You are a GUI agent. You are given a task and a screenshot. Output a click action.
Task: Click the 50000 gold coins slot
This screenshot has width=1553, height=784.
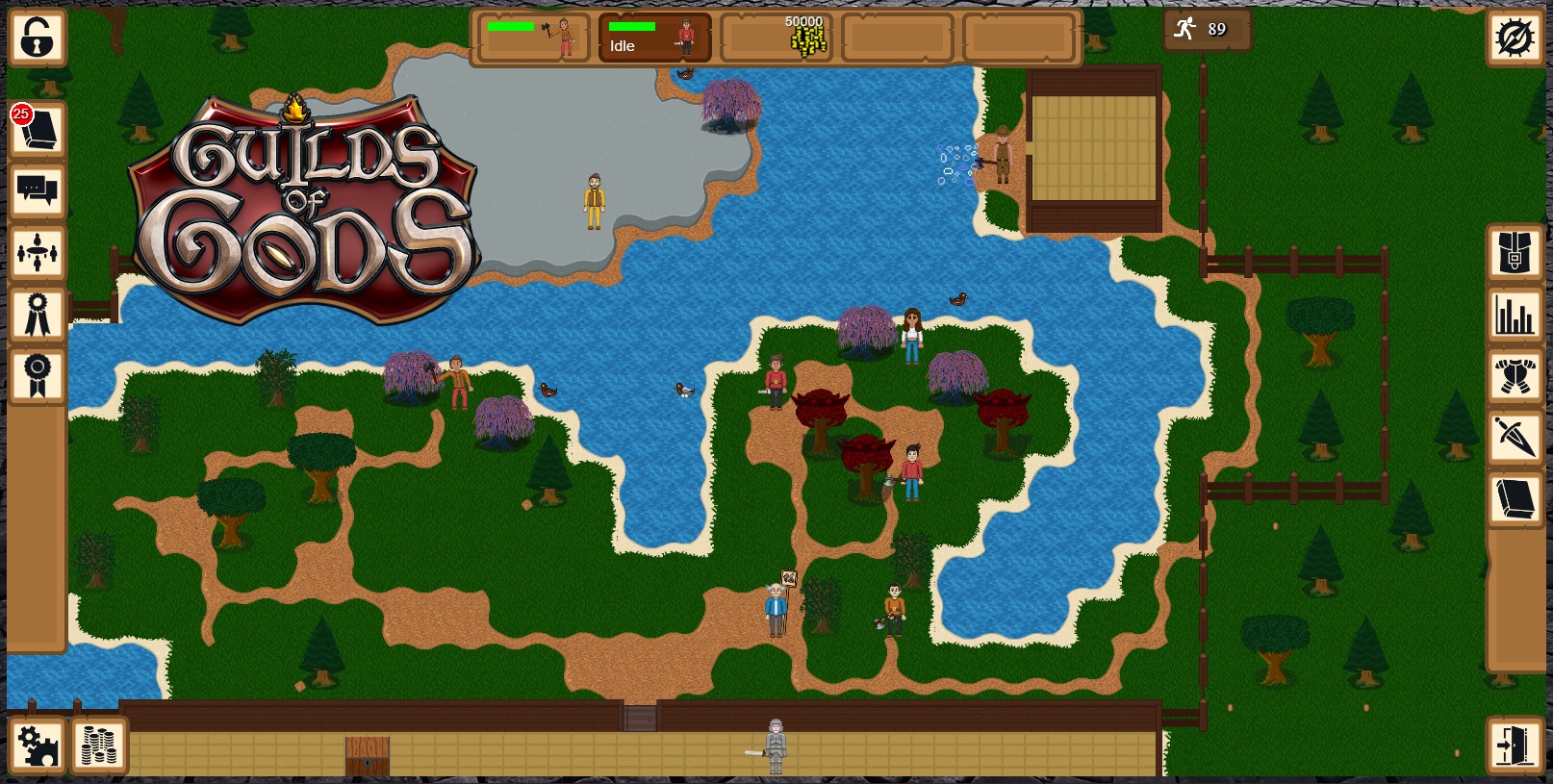click(776, 38)
